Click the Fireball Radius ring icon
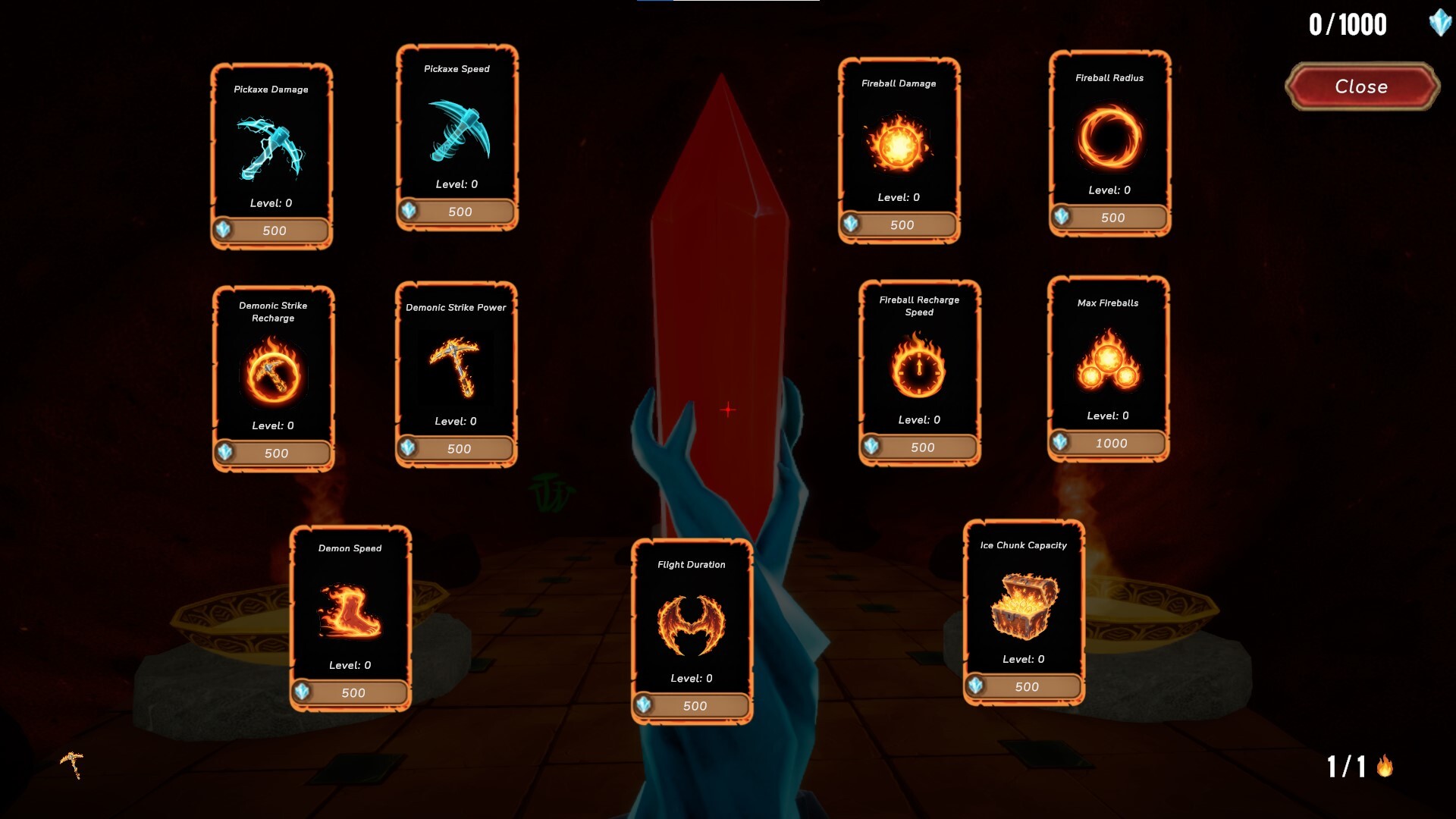This screenshot has height=819, width=1456. tap(1109, 136)
